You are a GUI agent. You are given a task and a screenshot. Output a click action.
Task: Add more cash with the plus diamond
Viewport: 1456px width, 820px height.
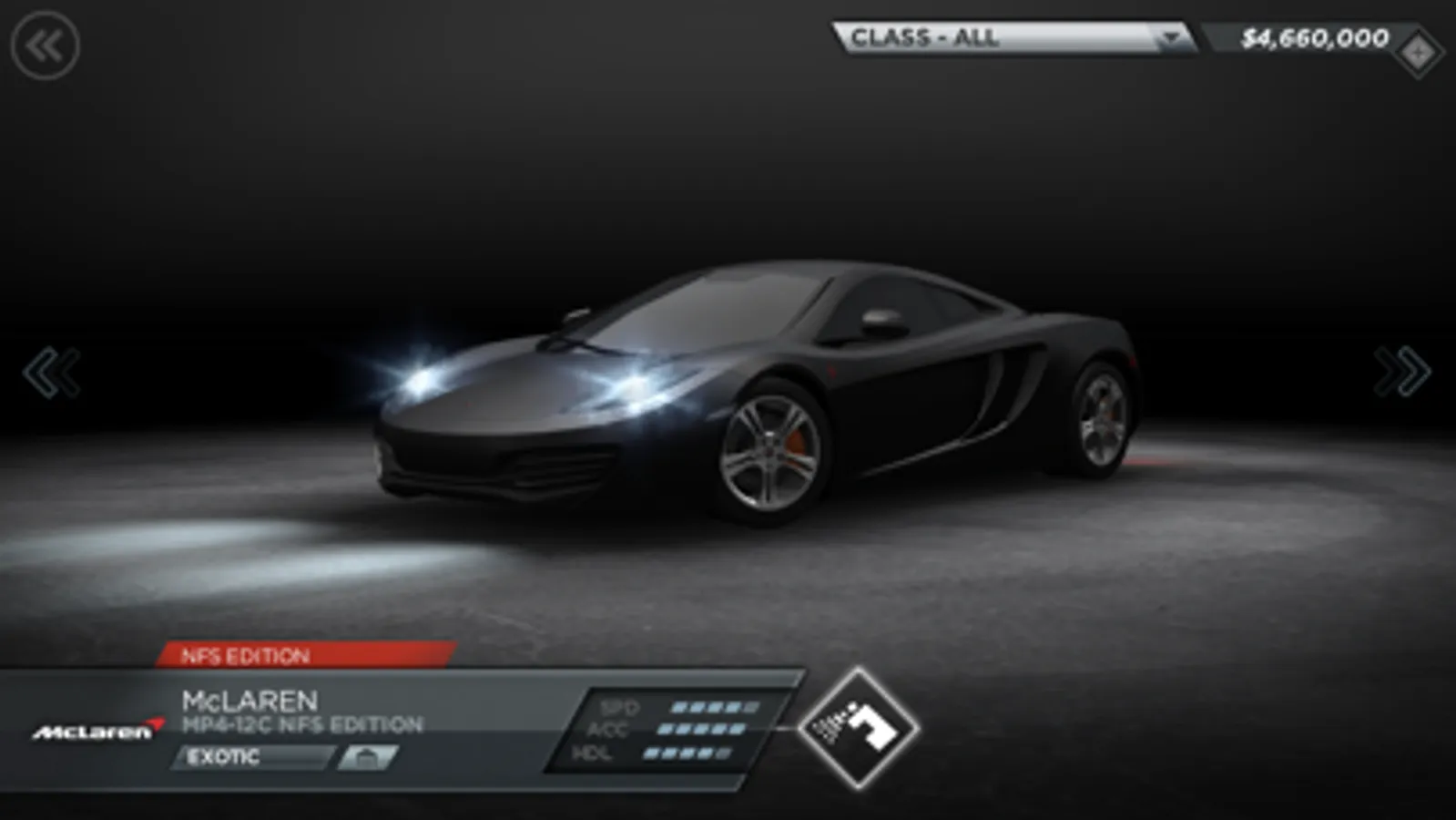(x=1417, y=54)
